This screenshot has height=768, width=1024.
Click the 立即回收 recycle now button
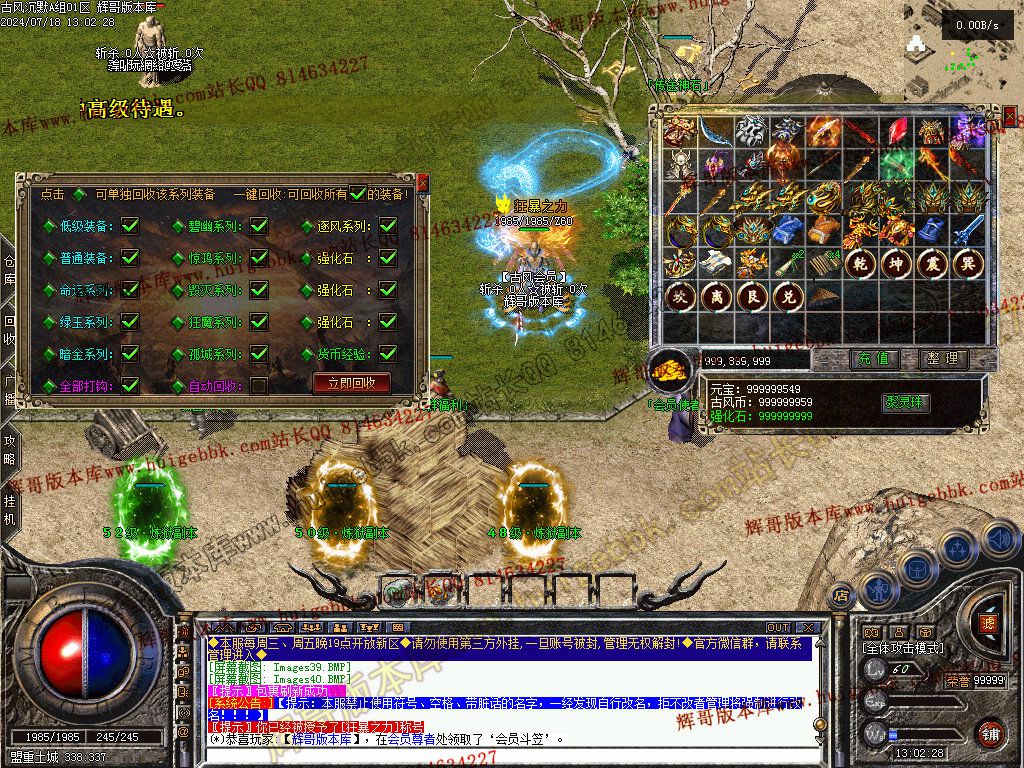coord(351,383)
